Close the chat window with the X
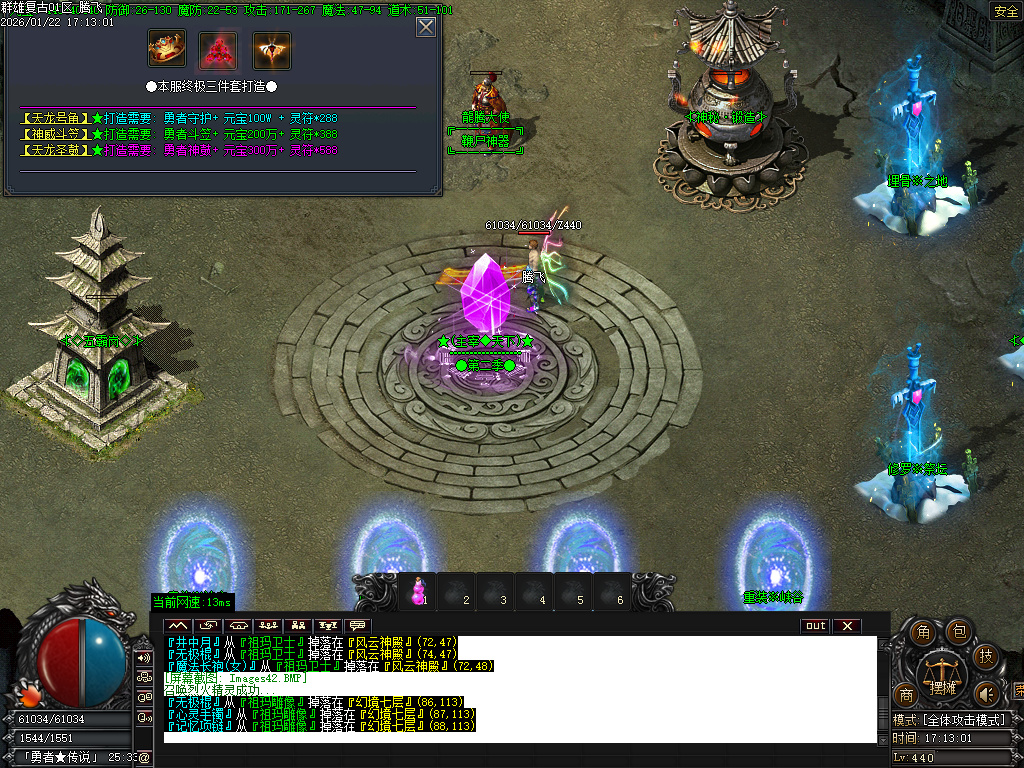This screenshot has height=768, width=1024. coord(847,626)
